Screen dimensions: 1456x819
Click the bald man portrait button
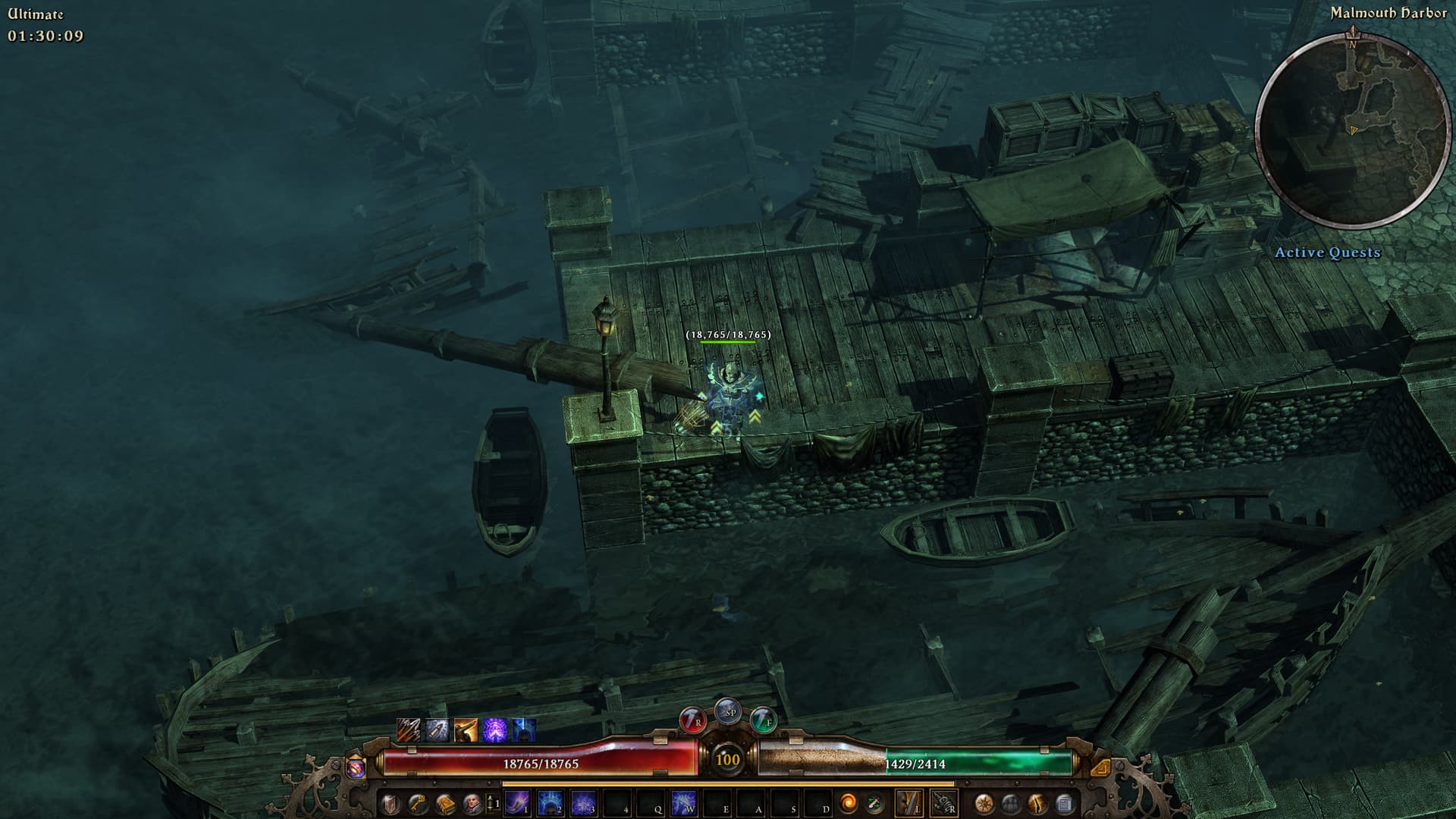(x=472, y=803)
